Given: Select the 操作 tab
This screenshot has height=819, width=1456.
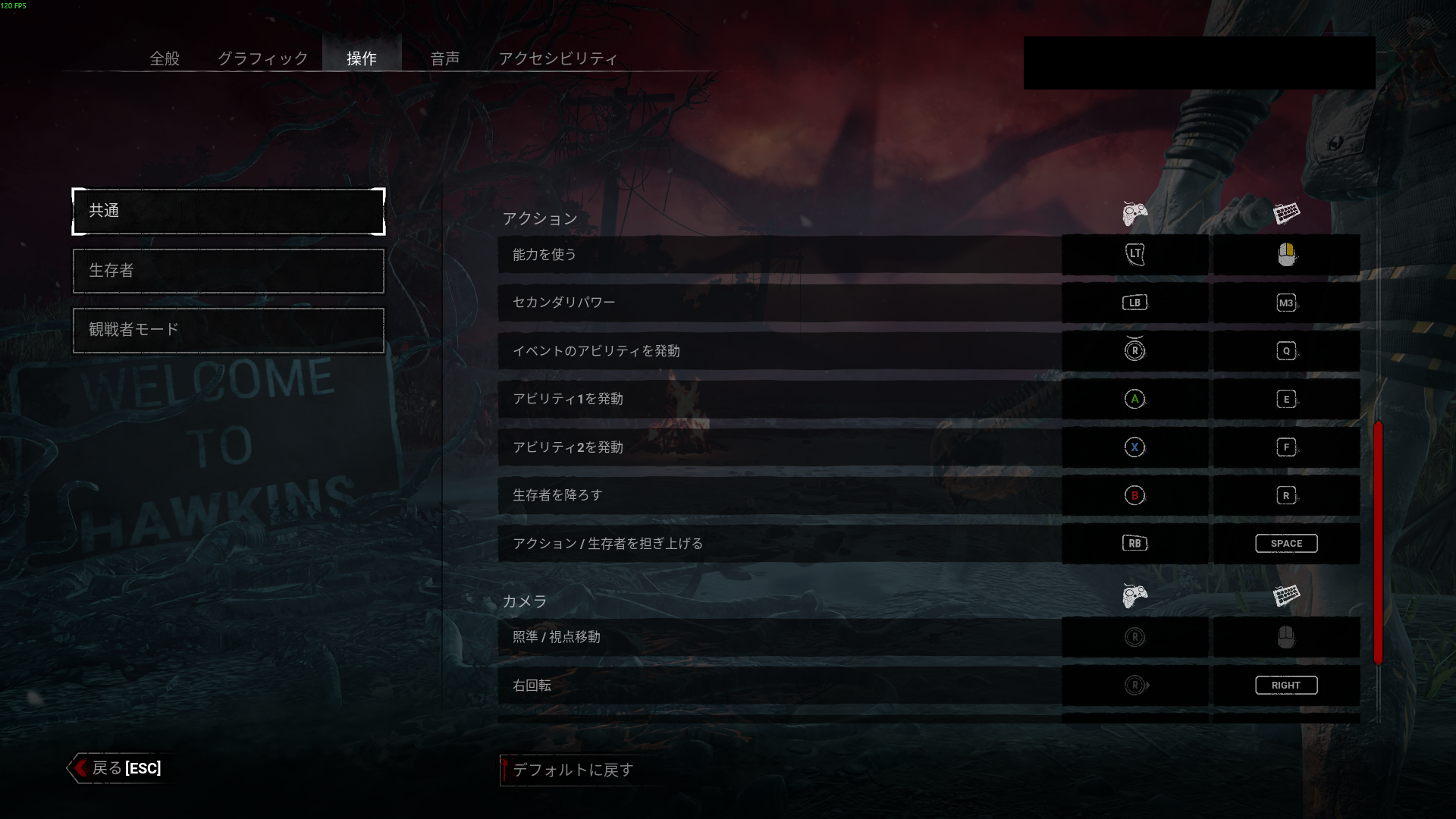Looking at the screenshot, I should pyautogui.click(x=362, y=58).
